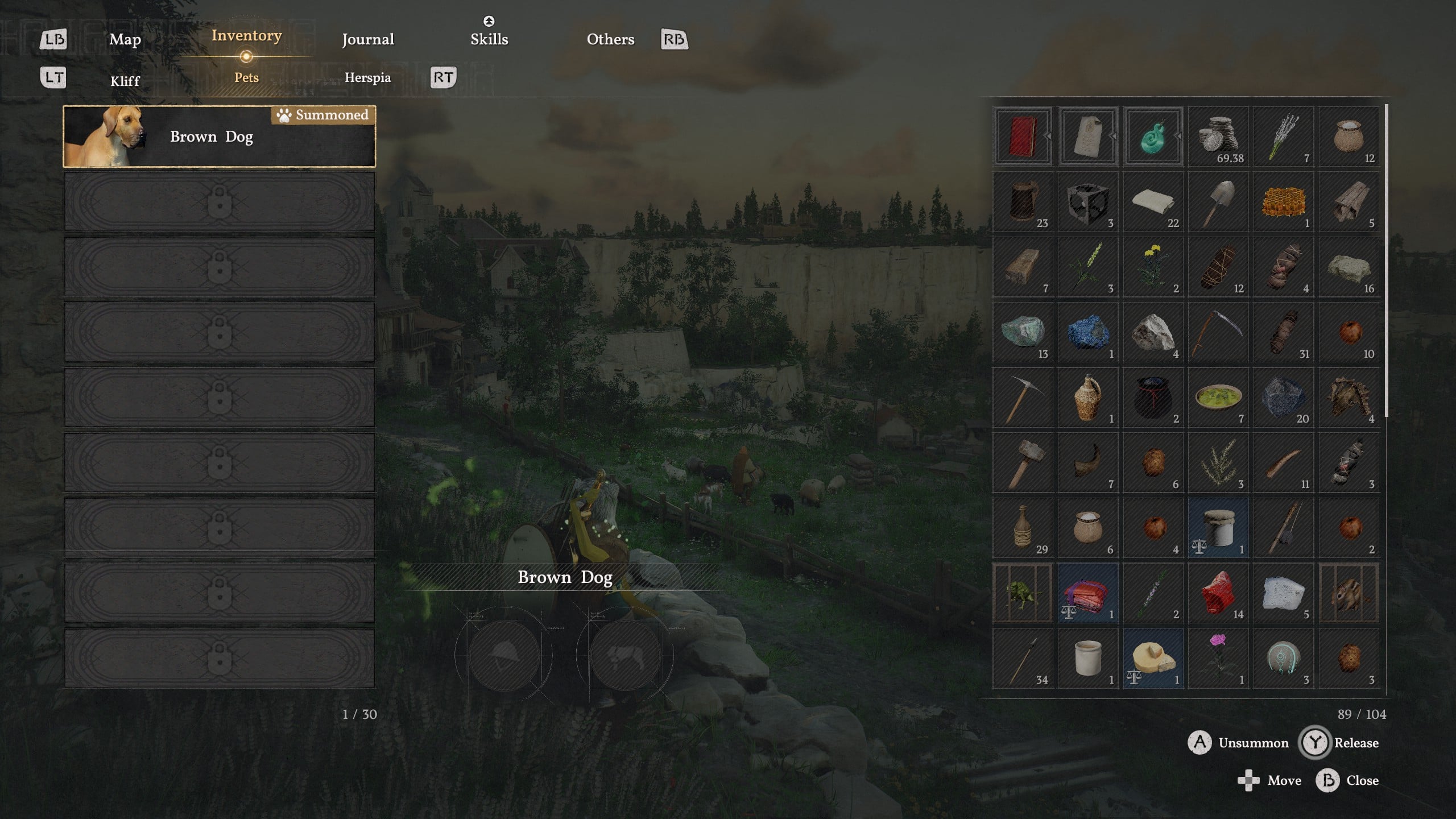The height and width of the screenshot is (819, 1456).
Task: Select the pickaxe tool slot
Action: tap(1023, 398)
